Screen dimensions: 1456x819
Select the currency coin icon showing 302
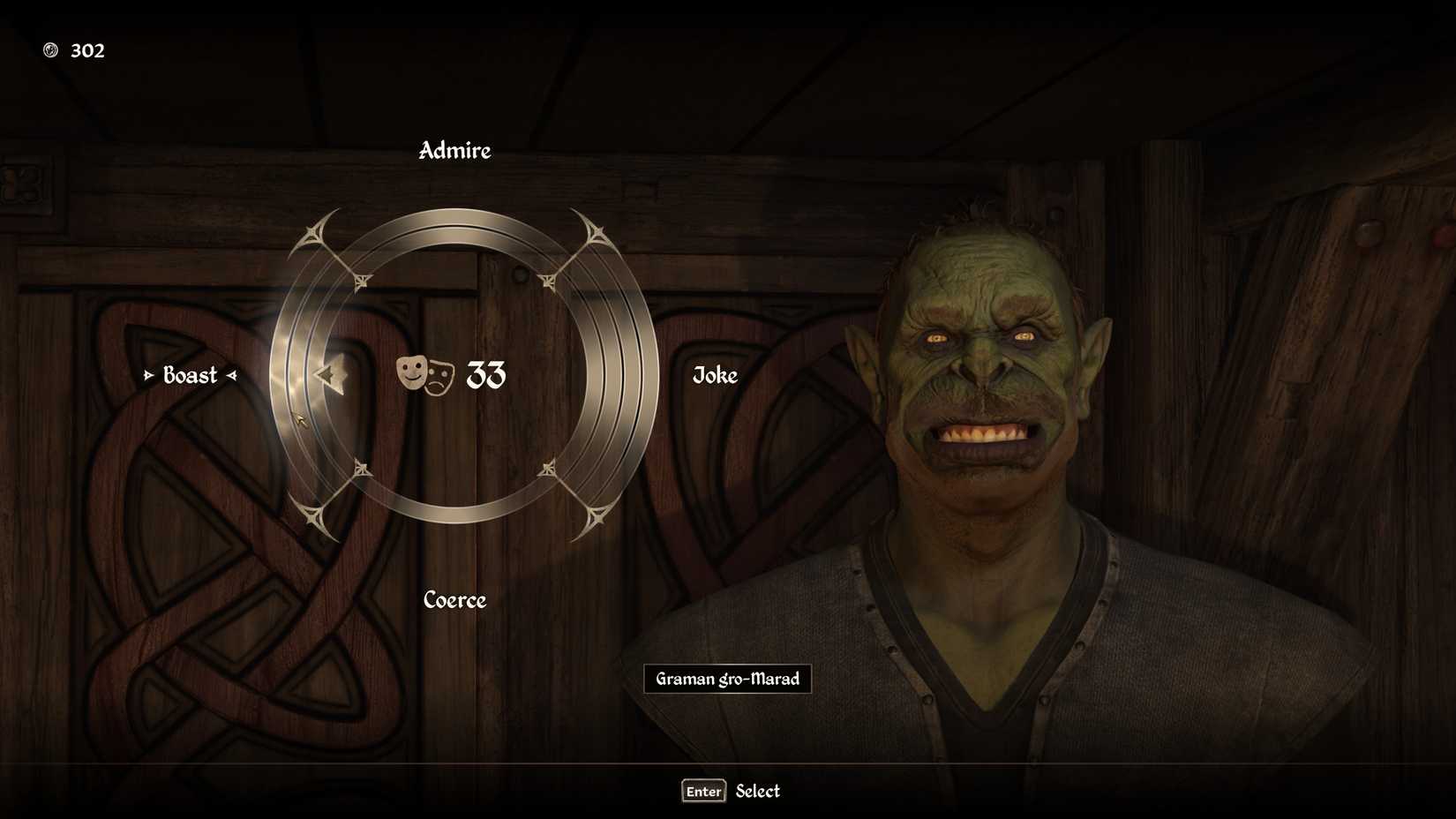(52, 49)
